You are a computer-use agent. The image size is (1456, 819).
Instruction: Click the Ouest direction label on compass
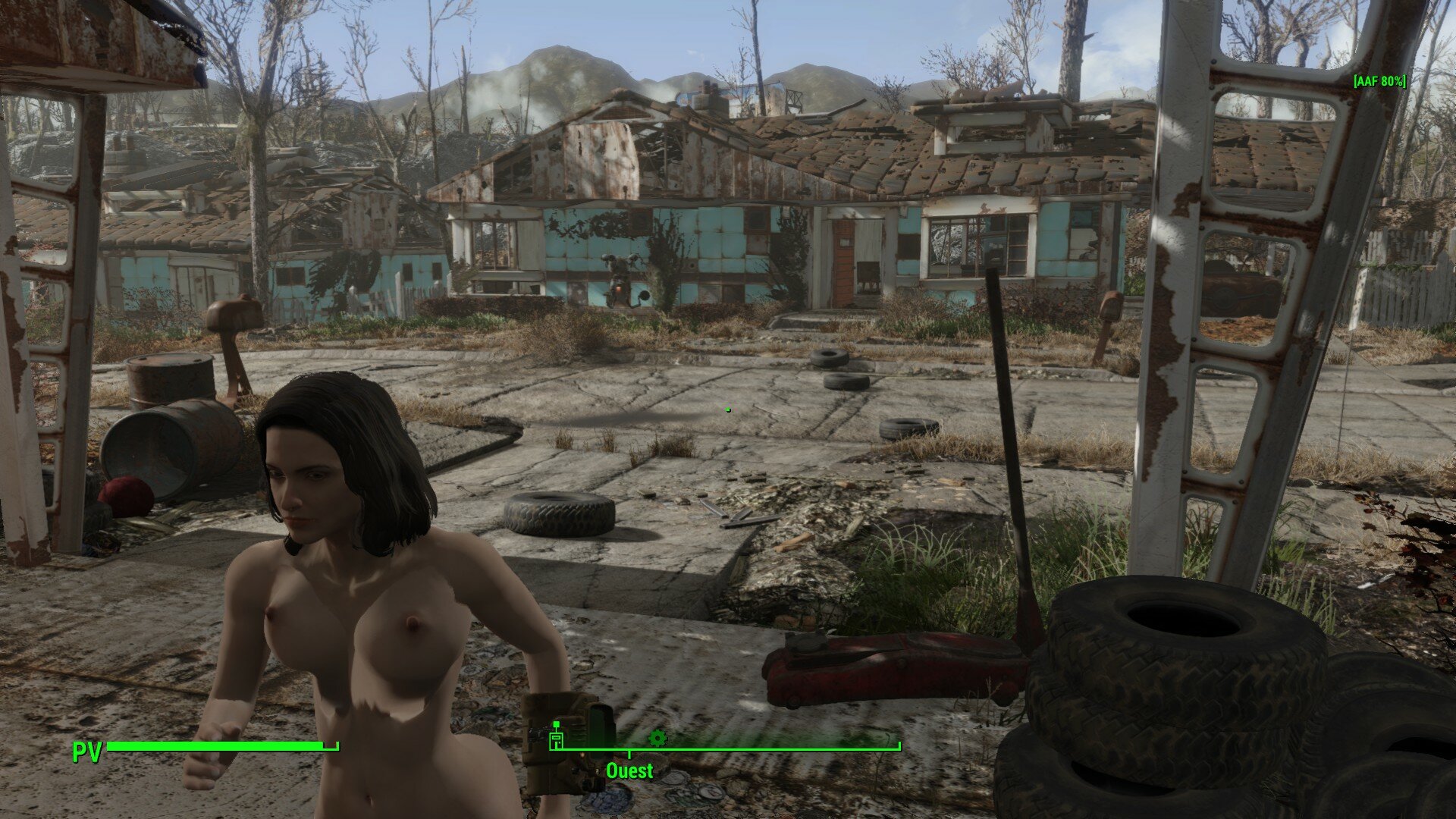[x=629, y=771]
